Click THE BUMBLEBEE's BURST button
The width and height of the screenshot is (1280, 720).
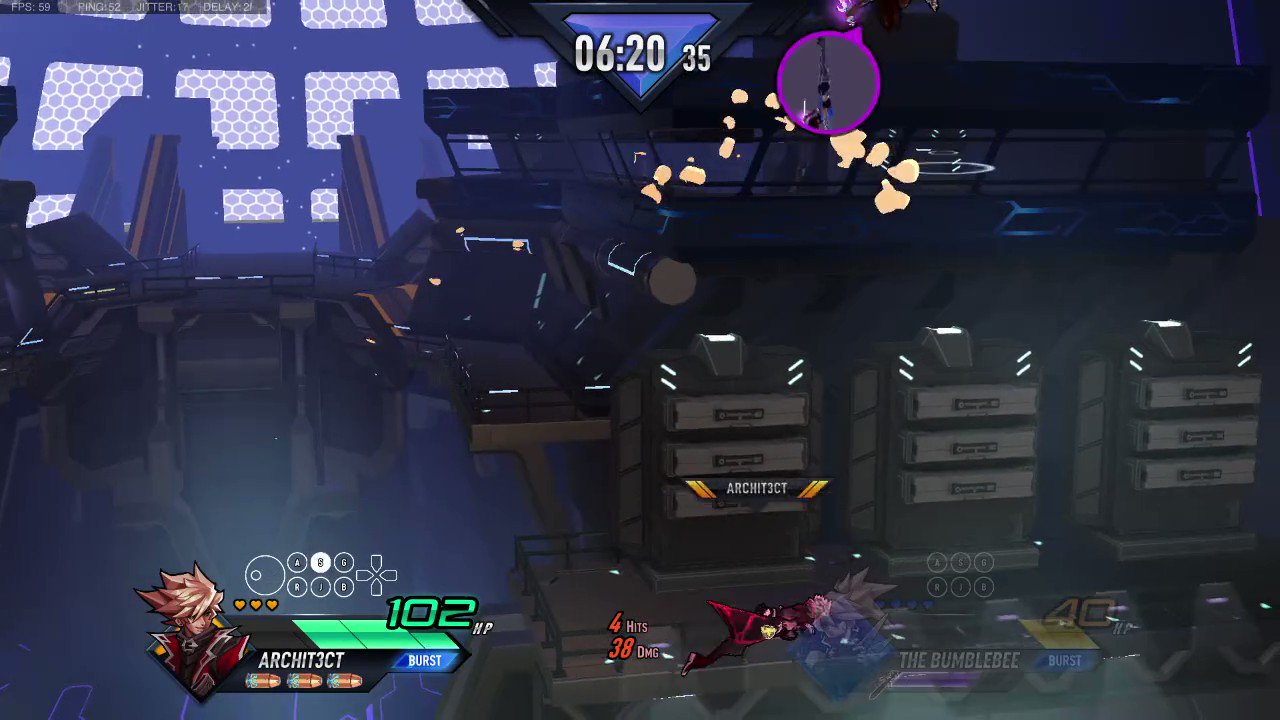tap(1065, 660)
